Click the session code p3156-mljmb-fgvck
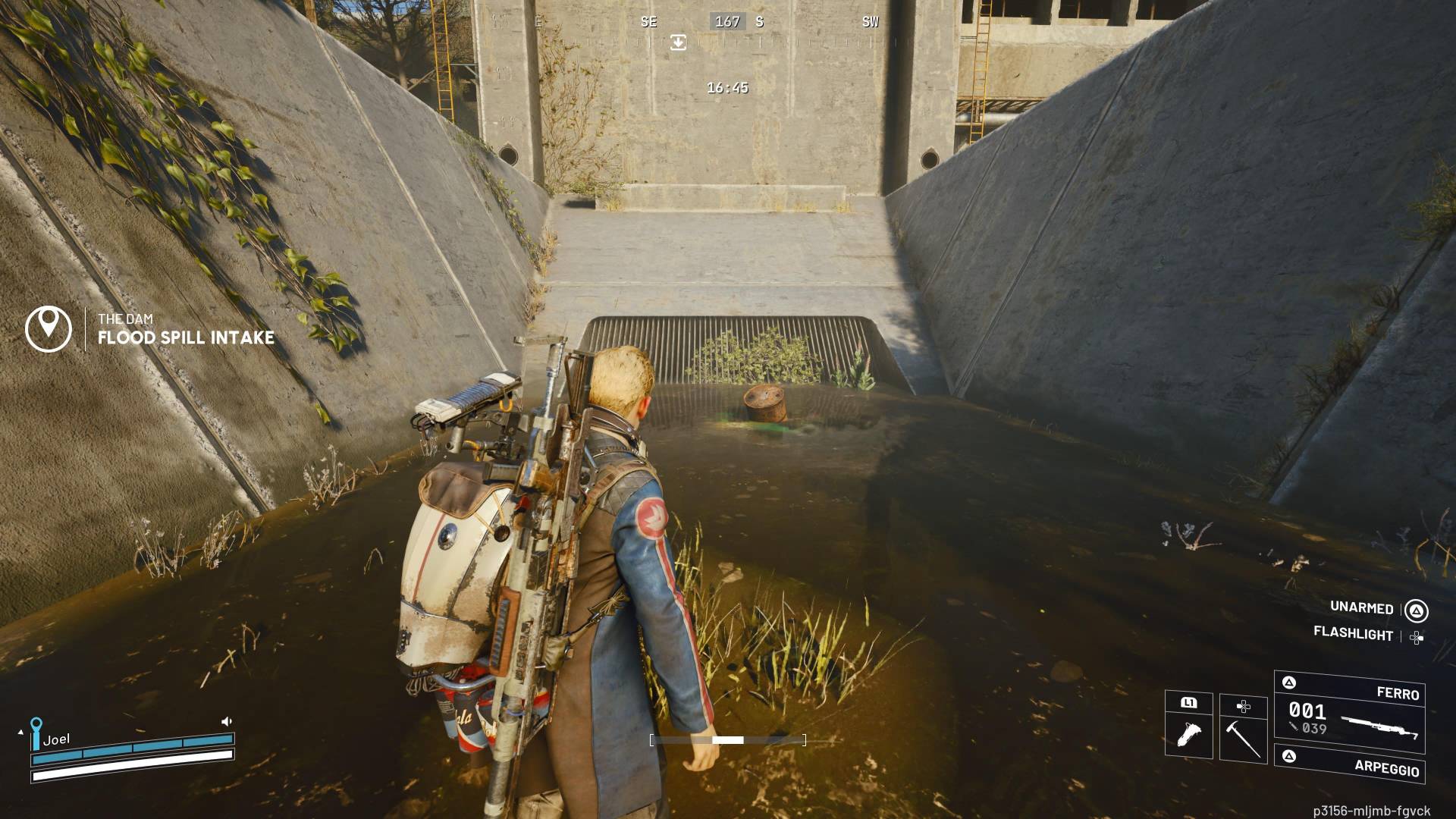The image size is (1456, 819). pos(1371,811)
